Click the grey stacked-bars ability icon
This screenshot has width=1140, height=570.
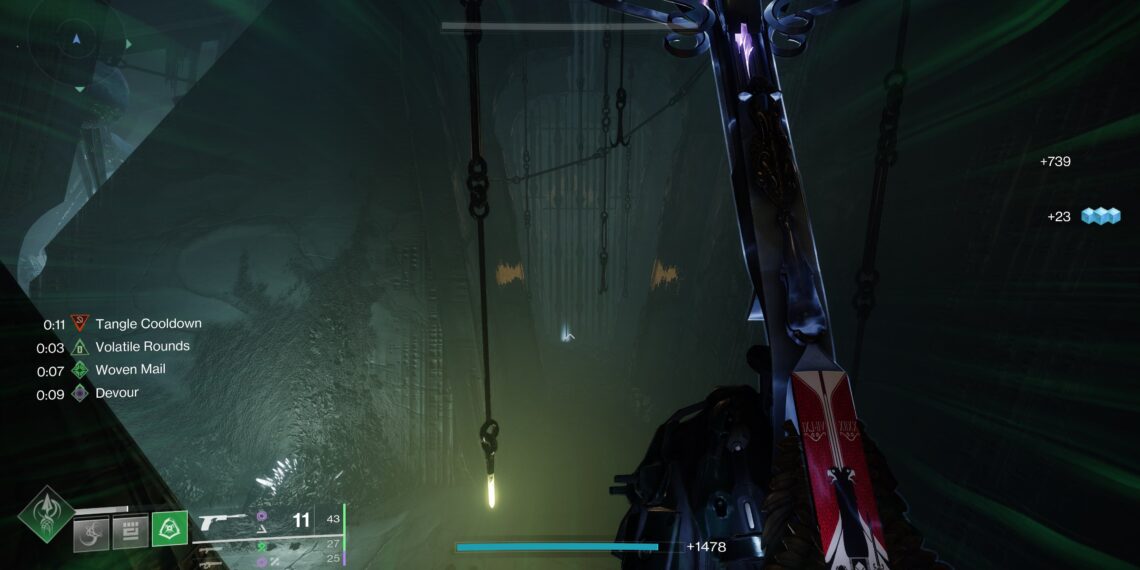coord(130,531)
